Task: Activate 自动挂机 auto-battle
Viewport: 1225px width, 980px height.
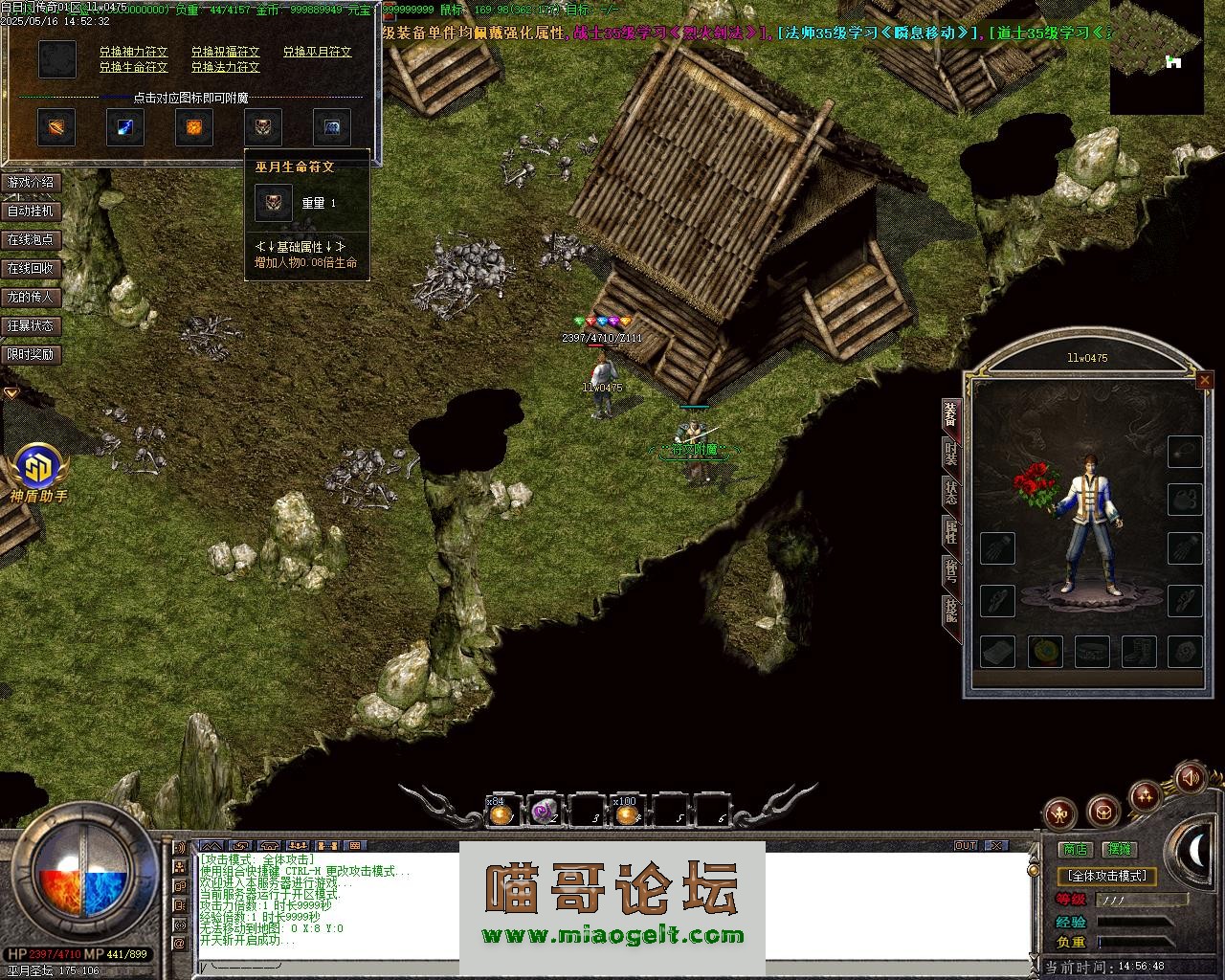Action: [x=32, y=211]
